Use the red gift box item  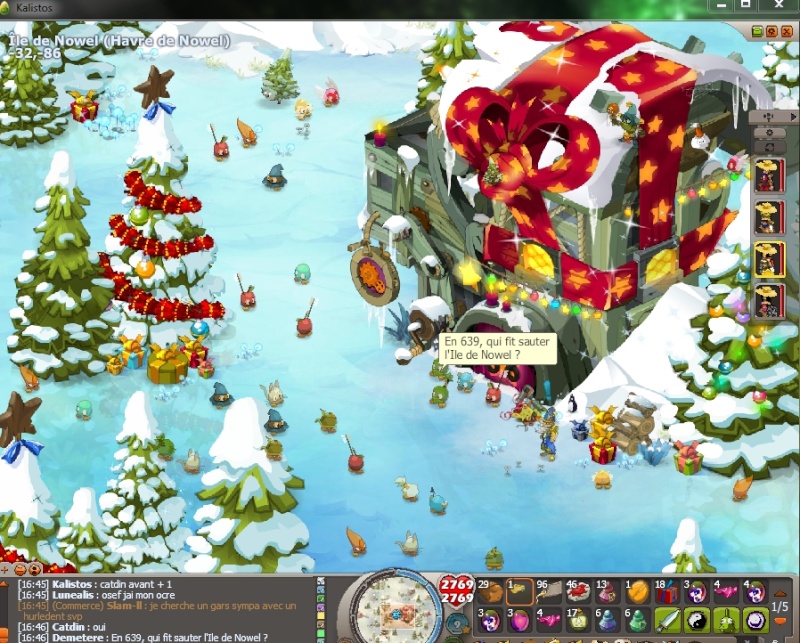667,591
